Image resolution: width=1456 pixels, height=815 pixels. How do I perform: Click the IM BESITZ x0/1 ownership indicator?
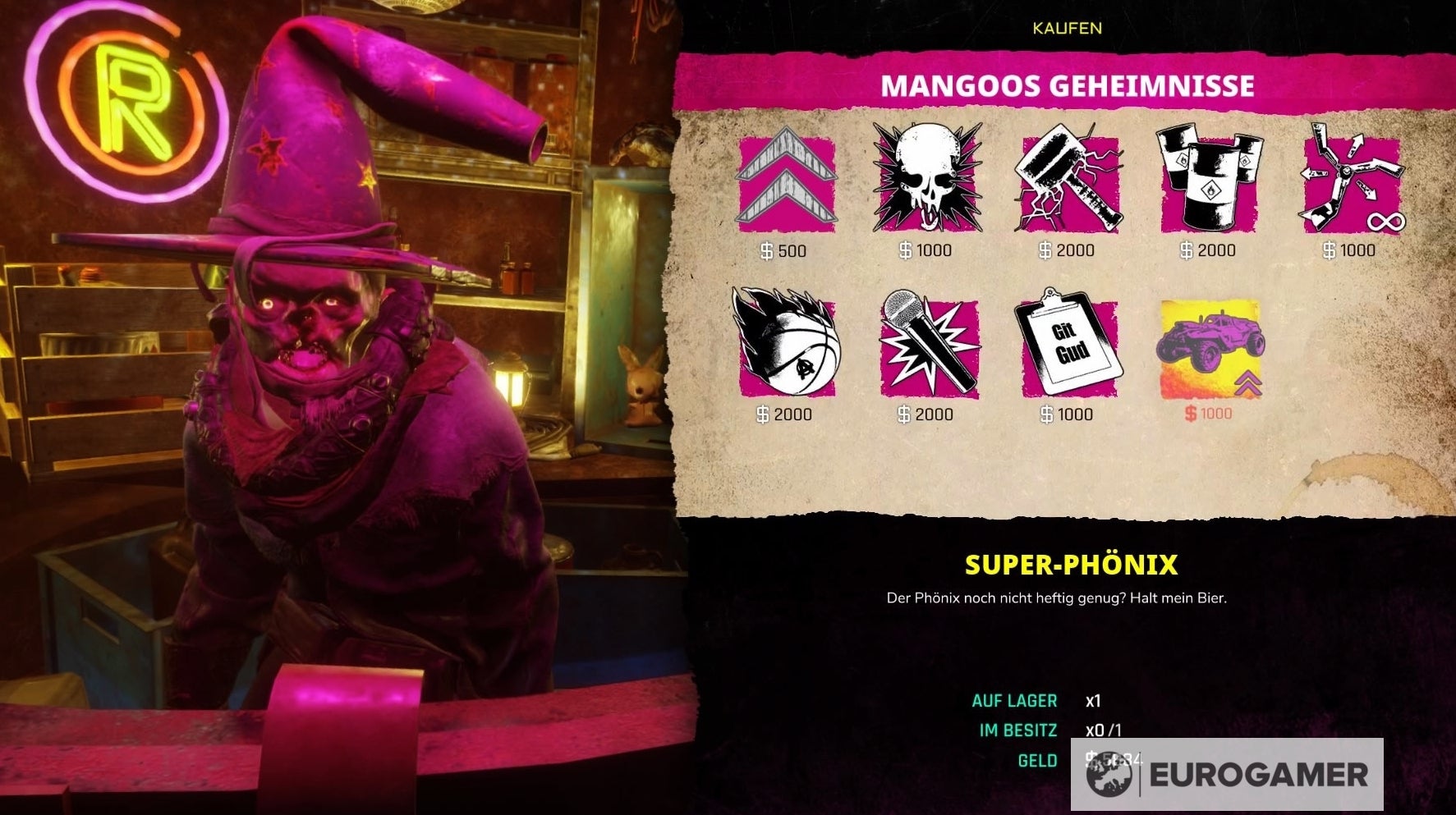tap(1058, 731)
